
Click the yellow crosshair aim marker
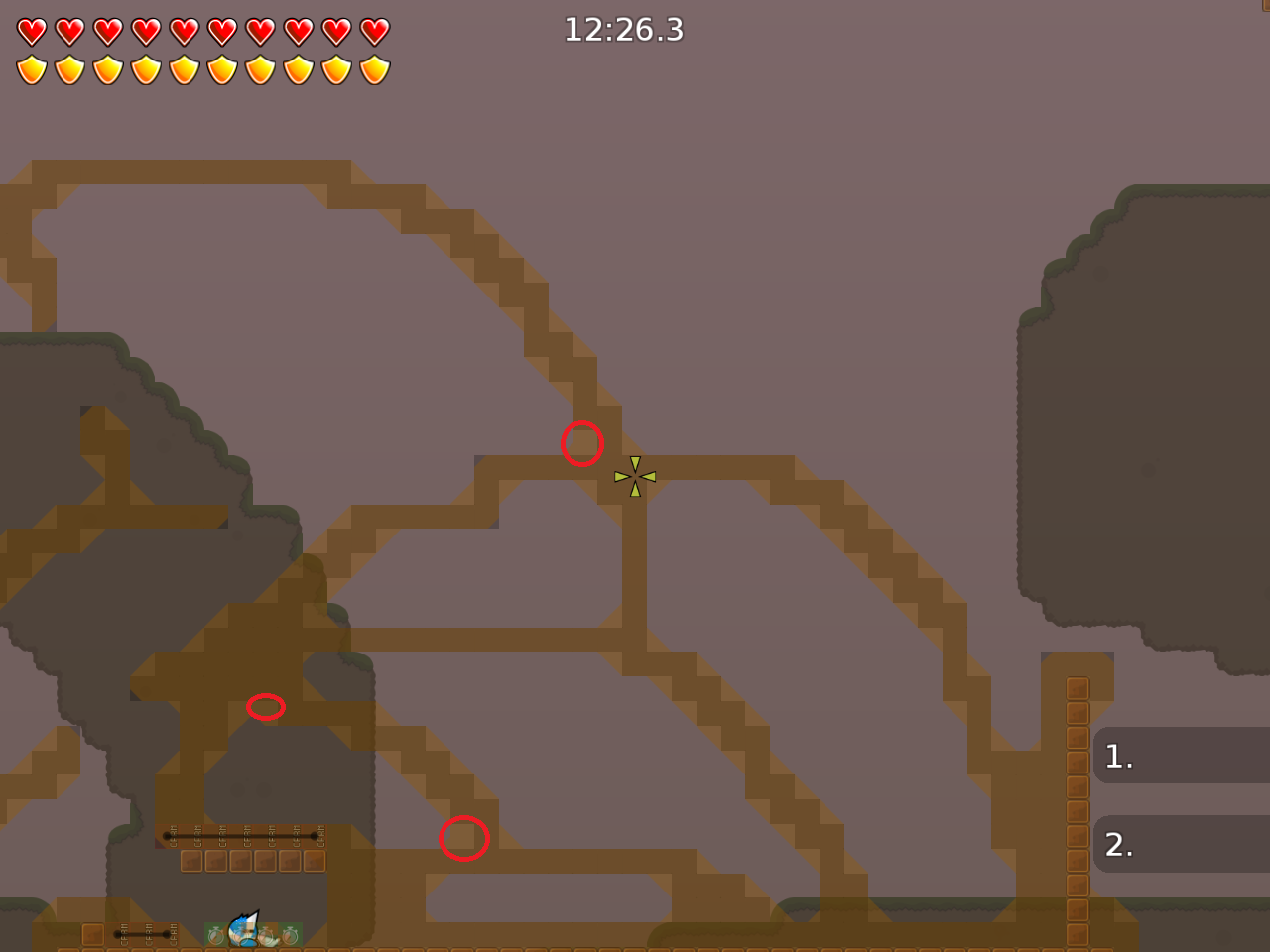[635, 476]
